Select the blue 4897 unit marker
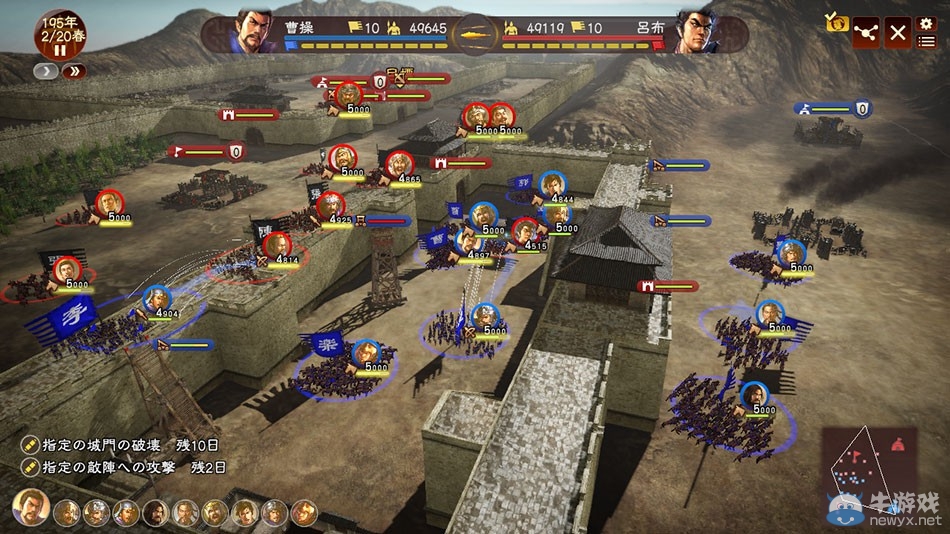Viewport: 950px width, 534px height. coord(469,240)
